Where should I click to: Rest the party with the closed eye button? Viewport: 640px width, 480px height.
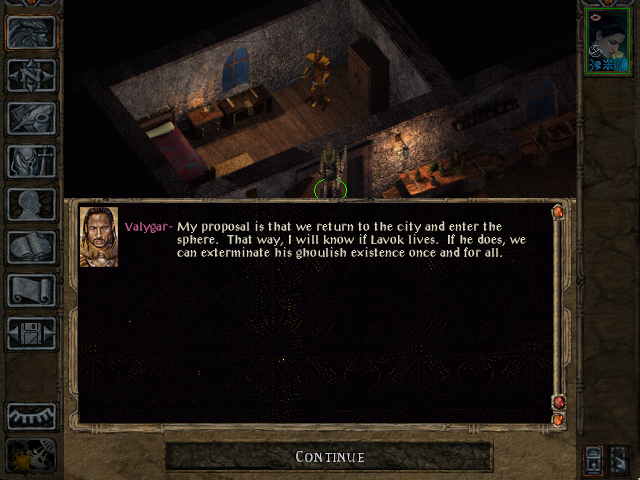click(x=31, y=416)
